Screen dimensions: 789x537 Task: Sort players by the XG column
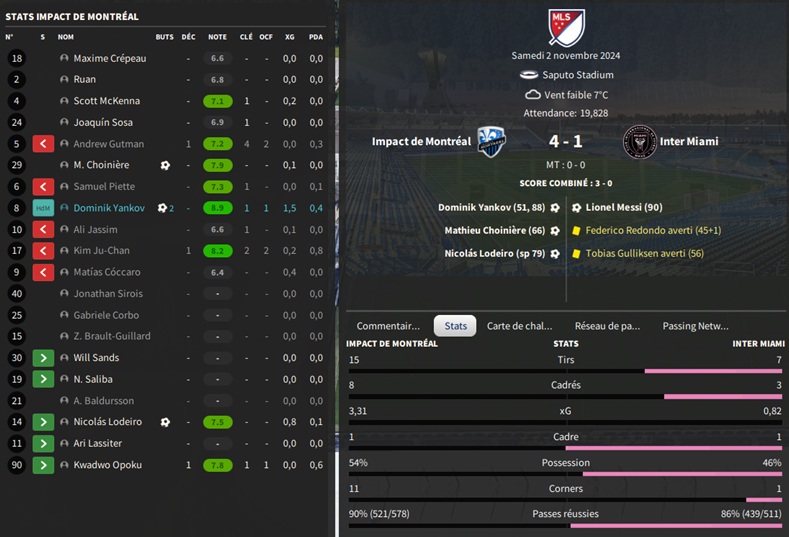(x=289, y=37)
